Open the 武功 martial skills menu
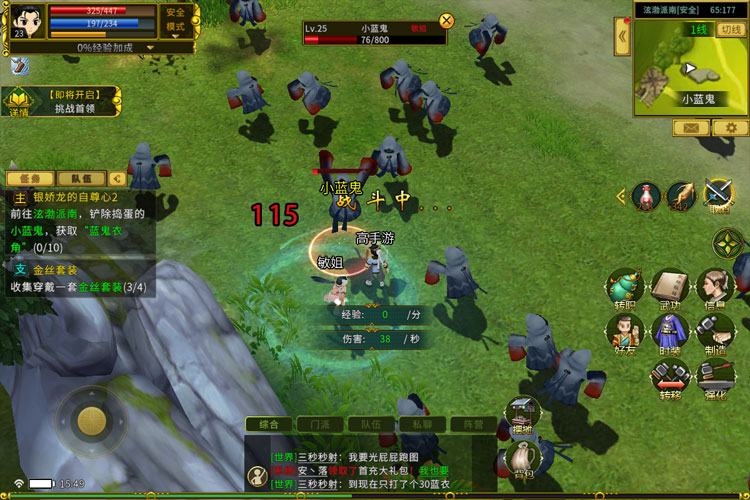The image size is (750, 500). pyautogui.click(x=669, y=289)
